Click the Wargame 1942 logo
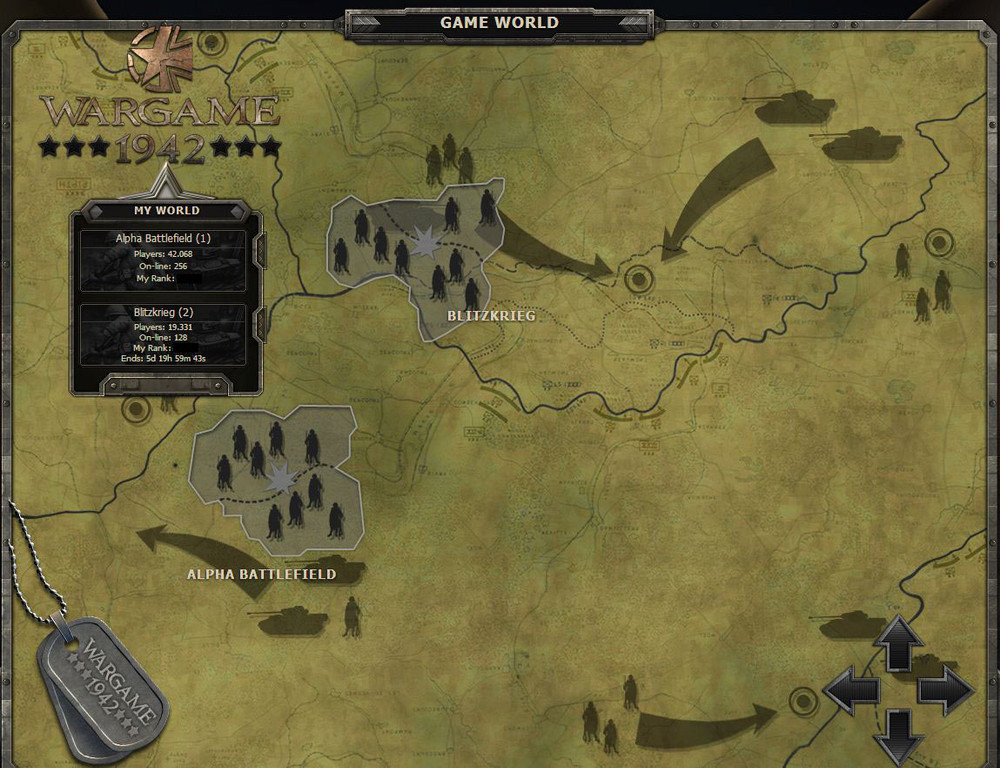1000x768 pixels. 160,110
